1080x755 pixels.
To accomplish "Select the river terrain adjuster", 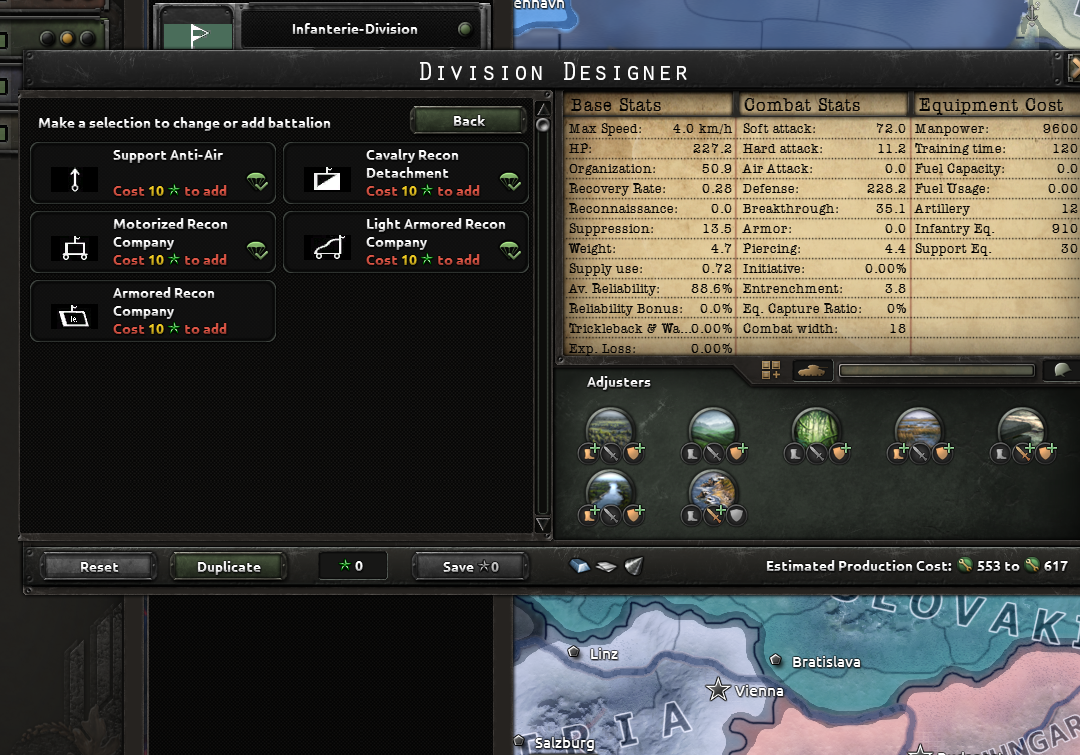I will click(610, 490).
